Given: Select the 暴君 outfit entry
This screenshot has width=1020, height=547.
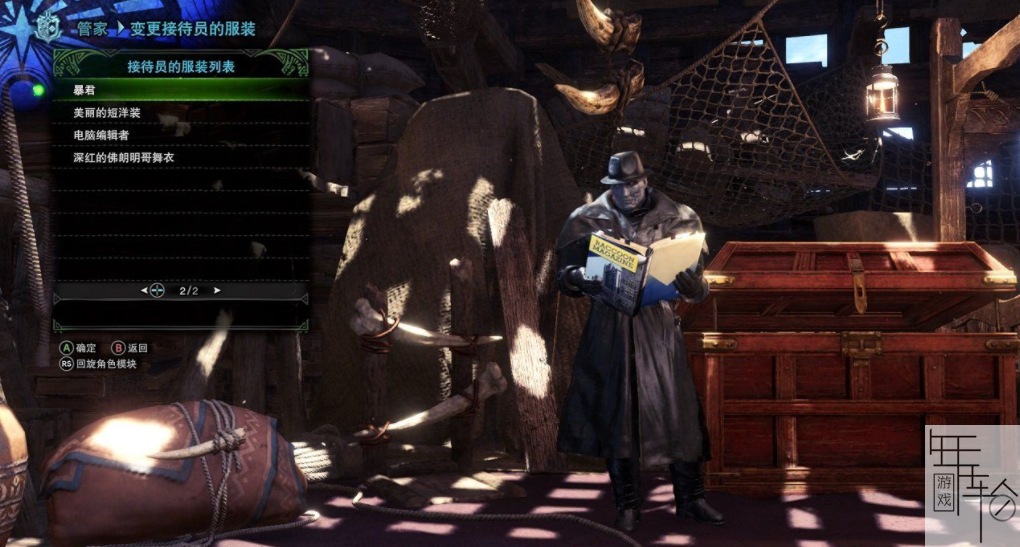Looking at the screenshot, I should click(180, 90).
